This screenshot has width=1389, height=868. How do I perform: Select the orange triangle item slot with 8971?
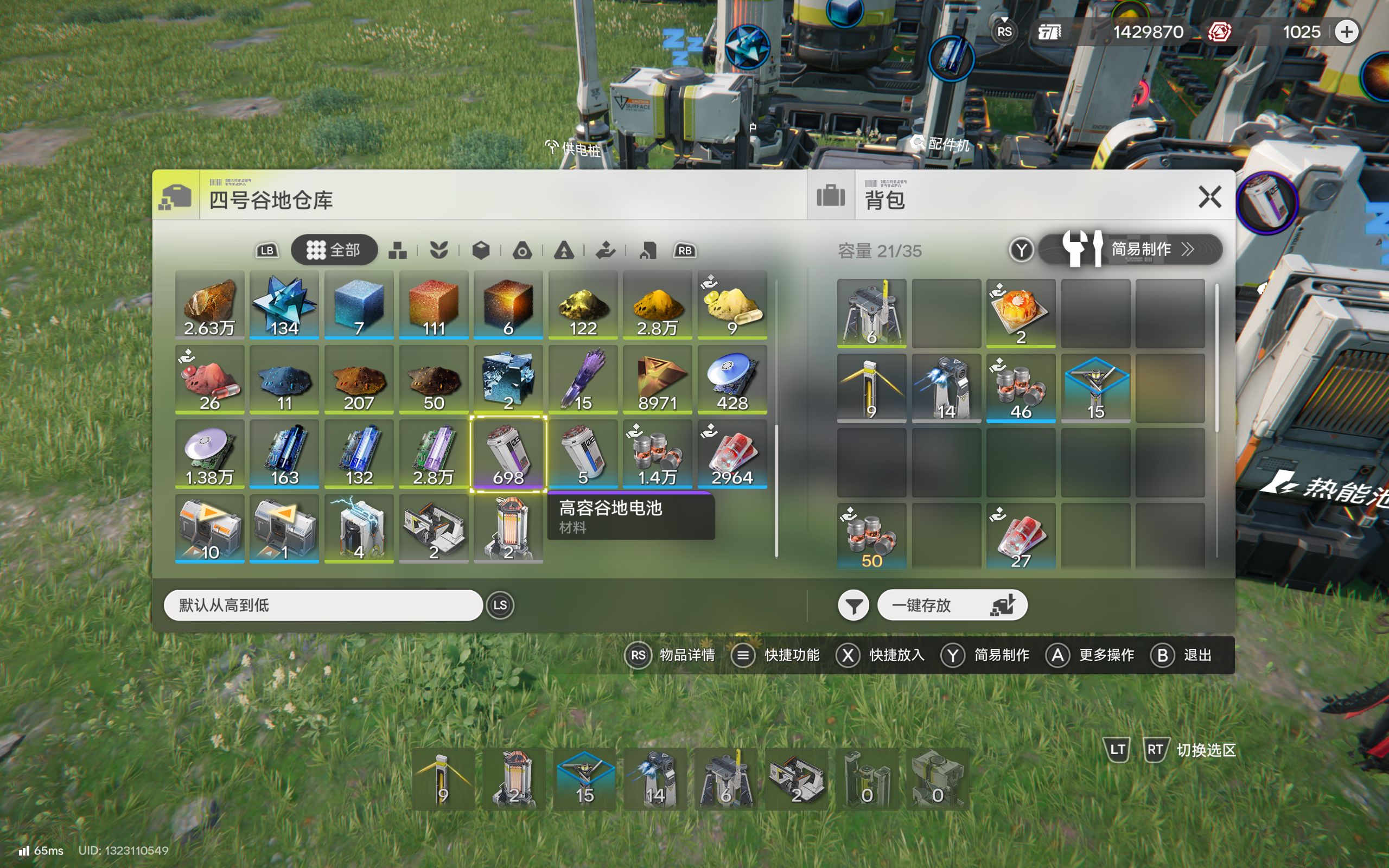tap(657, 379)
